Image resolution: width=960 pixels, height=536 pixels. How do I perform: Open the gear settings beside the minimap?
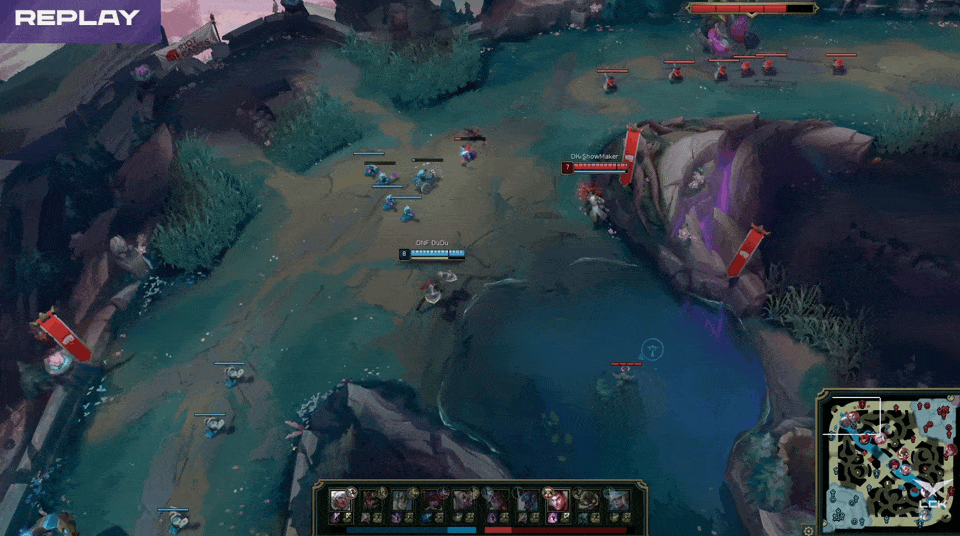click(x=808, y=530)
